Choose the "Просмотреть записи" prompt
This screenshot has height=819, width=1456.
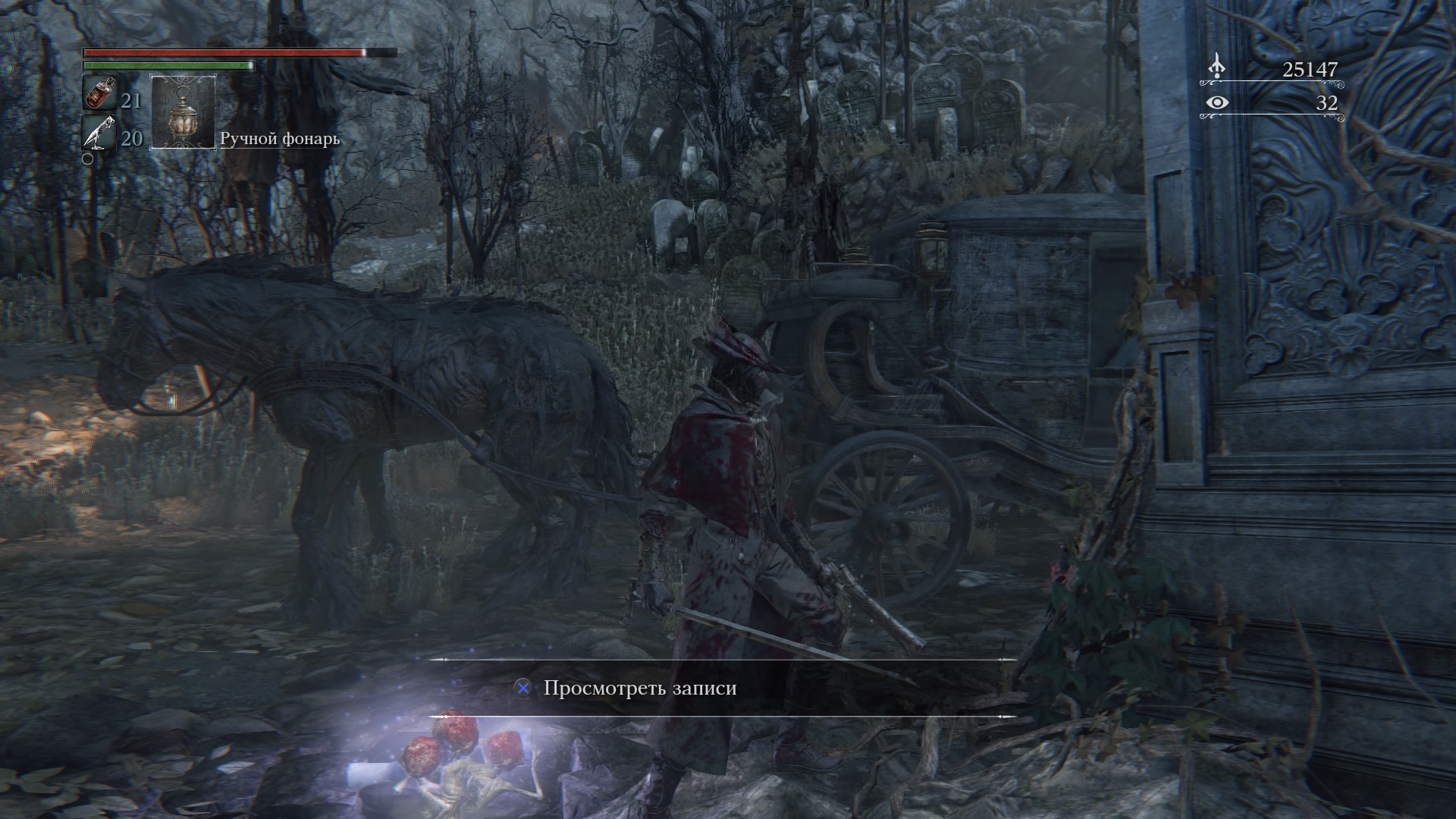click(639, 689)
